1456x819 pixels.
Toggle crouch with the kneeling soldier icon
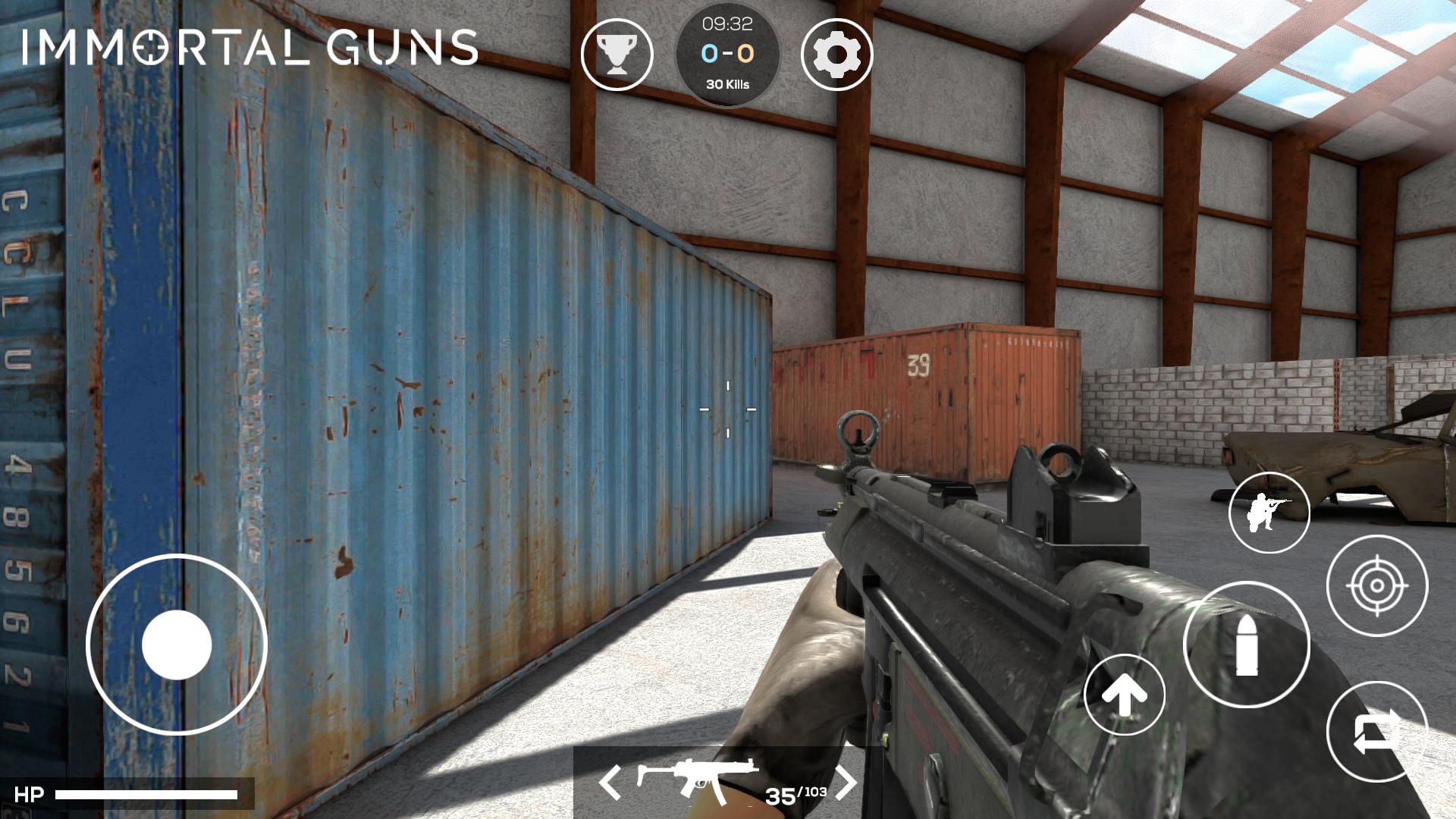click(1269, 513)
